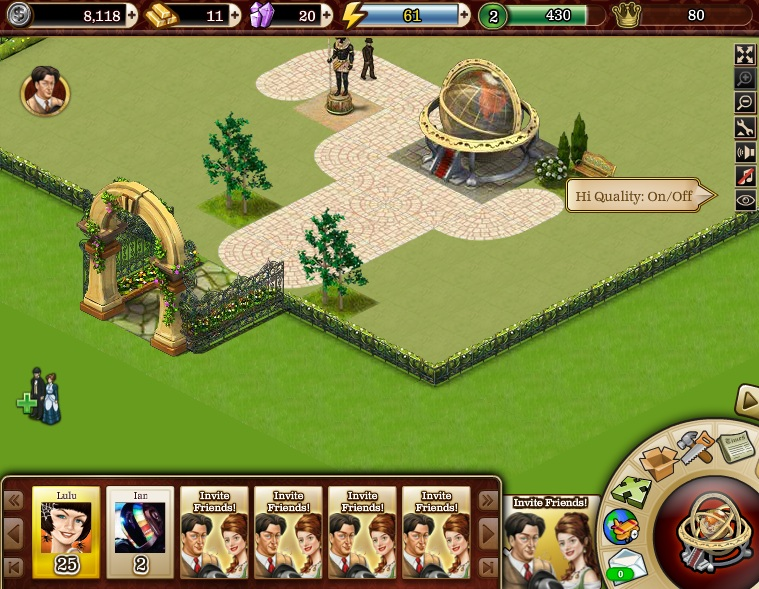Open the newspaper in the wheel menu

tap(737, 446)
